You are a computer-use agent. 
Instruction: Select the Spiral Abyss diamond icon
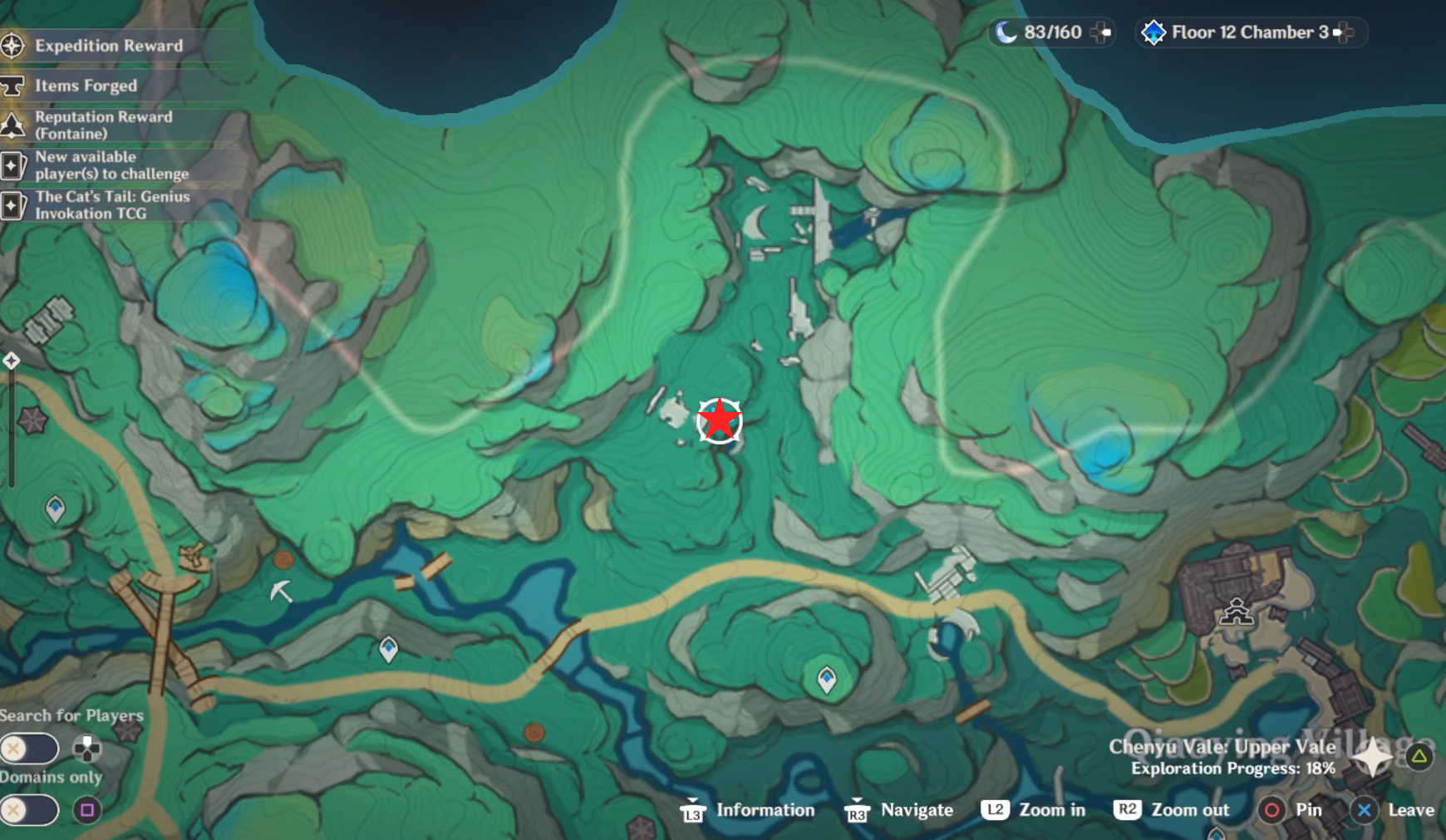tap(1155, 32)
